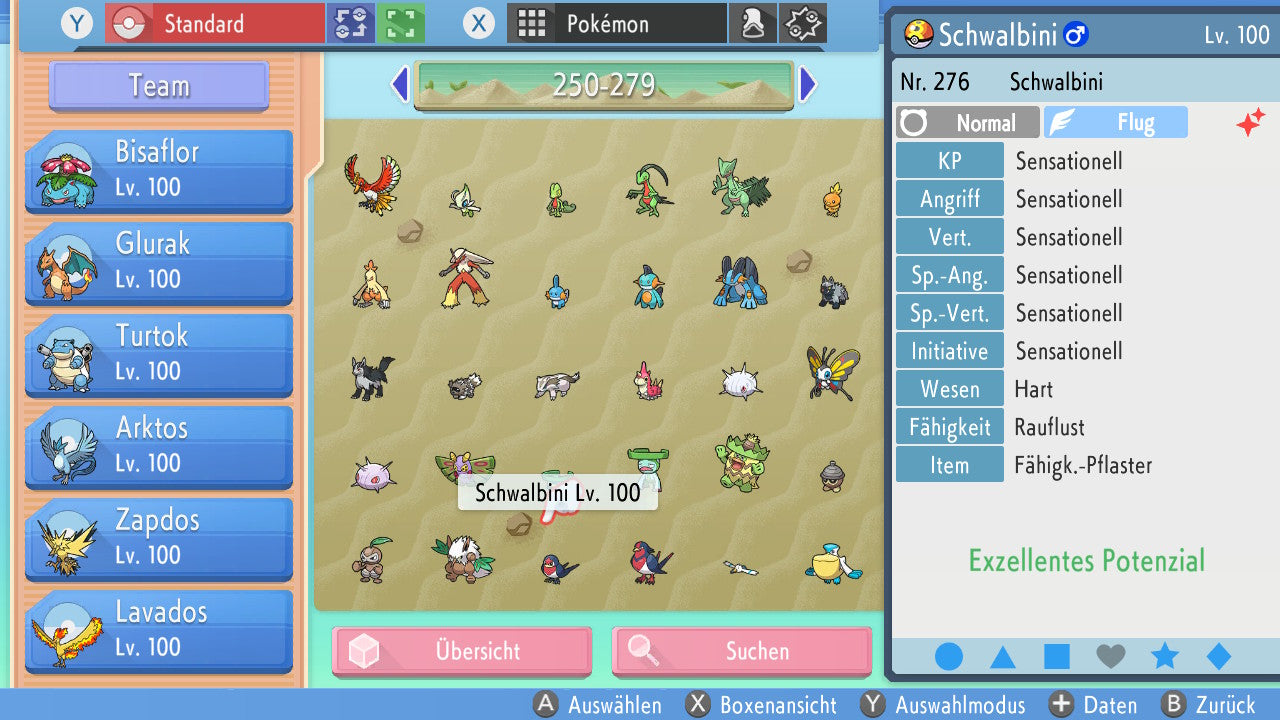Image resolution: width=1280 pixels, height=720 pixels.
Task: Open the Übersicht box overview
Action: coord(462,651)
